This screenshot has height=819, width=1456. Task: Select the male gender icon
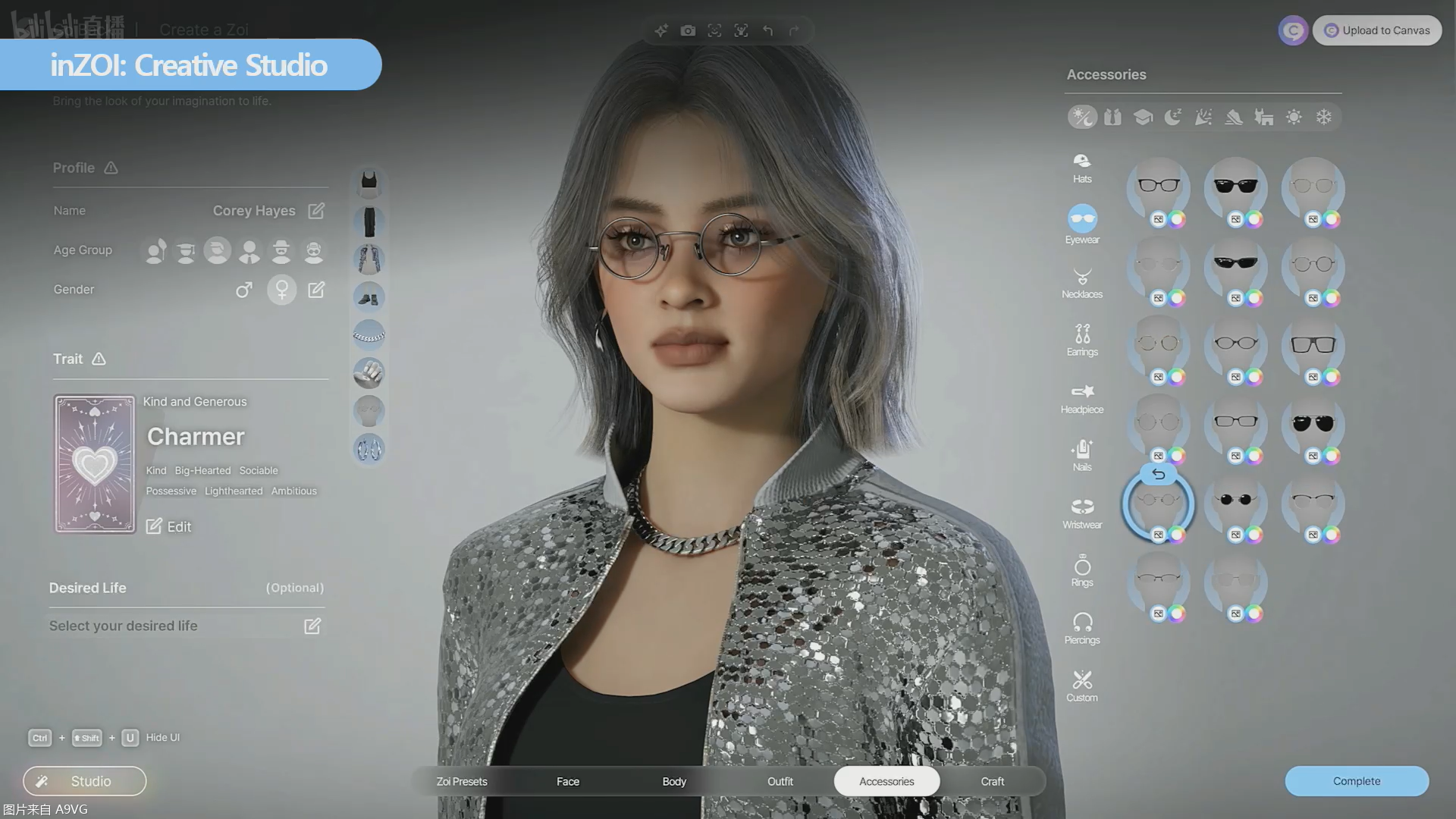pos(243,290)
